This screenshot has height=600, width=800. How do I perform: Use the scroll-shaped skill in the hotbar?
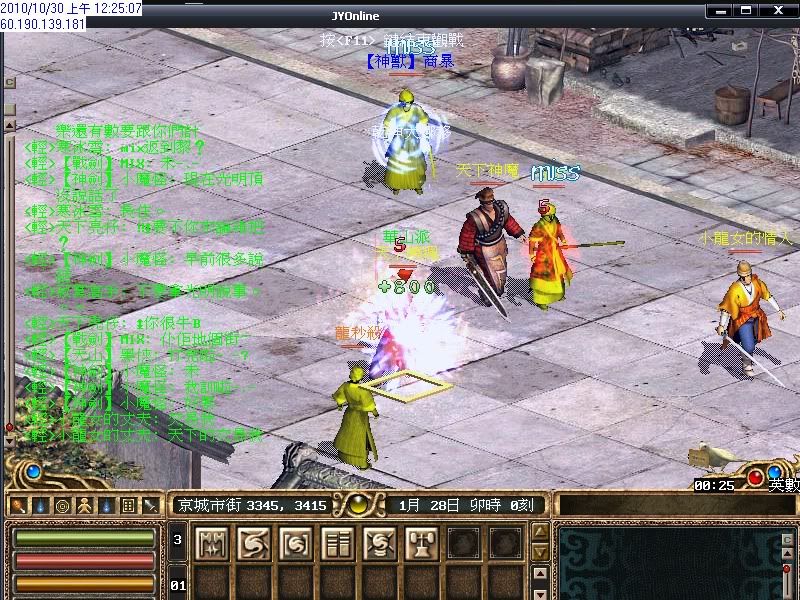click(338, 543)
